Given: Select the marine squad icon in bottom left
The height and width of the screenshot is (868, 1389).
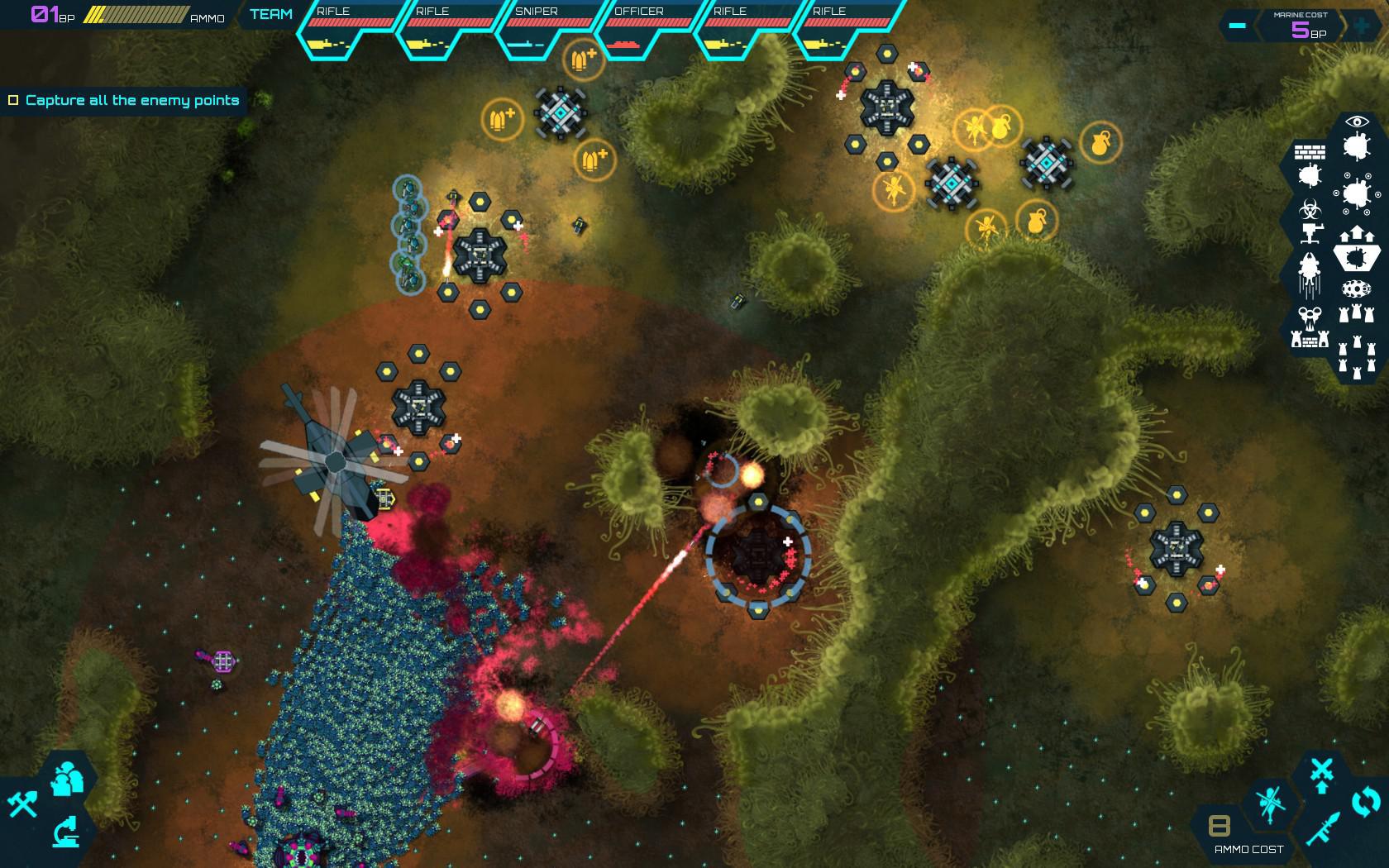Looking at the screenshot, I should pyautogui.click(x=67, y=778).
